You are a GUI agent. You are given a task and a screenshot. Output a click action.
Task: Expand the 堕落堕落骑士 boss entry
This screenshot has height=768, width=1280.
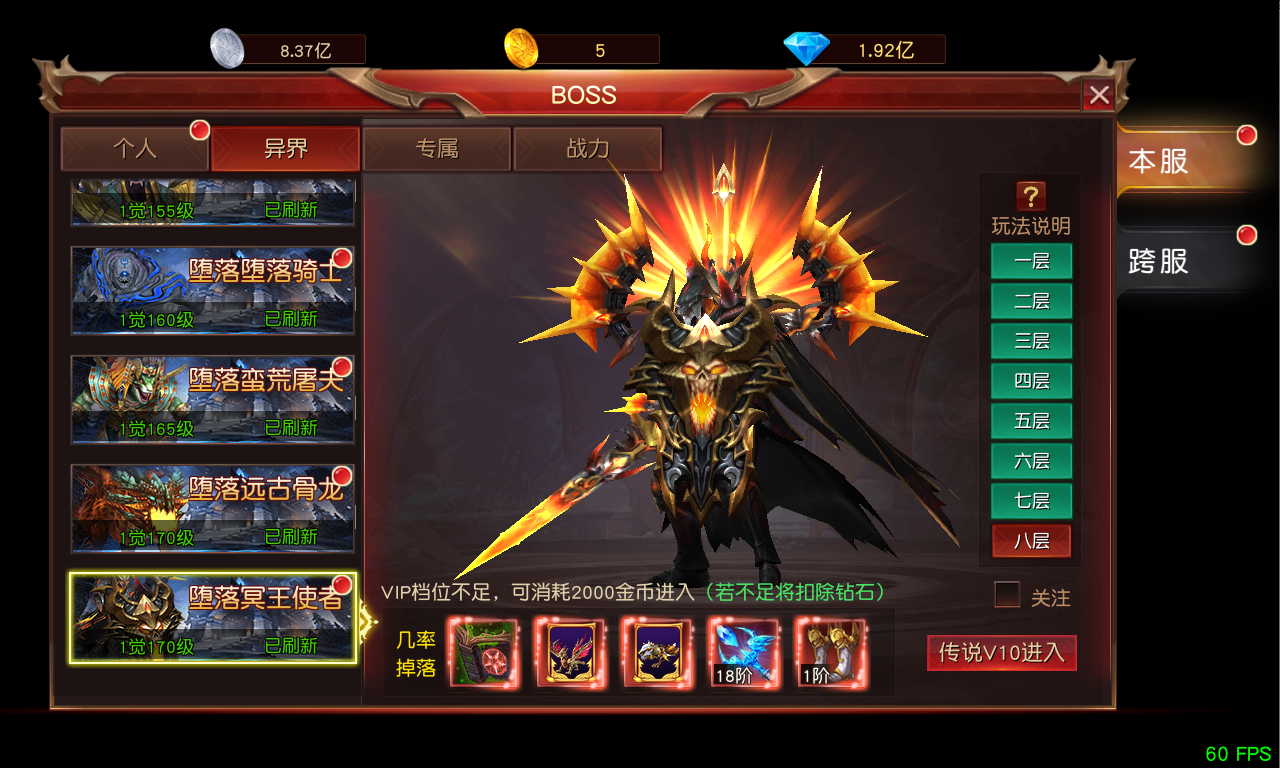[x=212, y=290]
